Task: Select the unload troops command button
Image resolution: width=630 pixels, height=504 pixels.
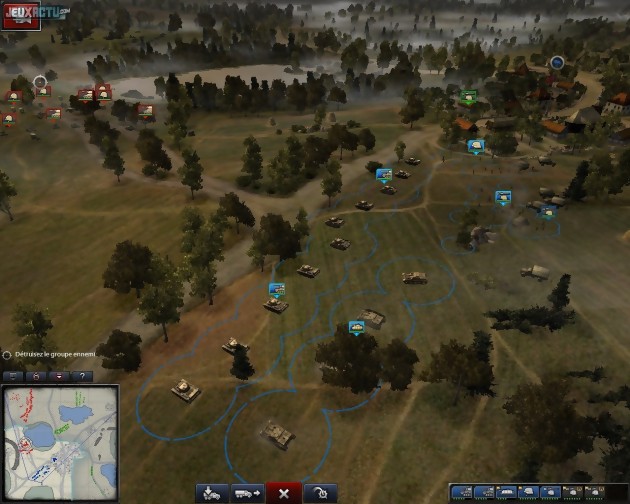Action: click(212, 493)
